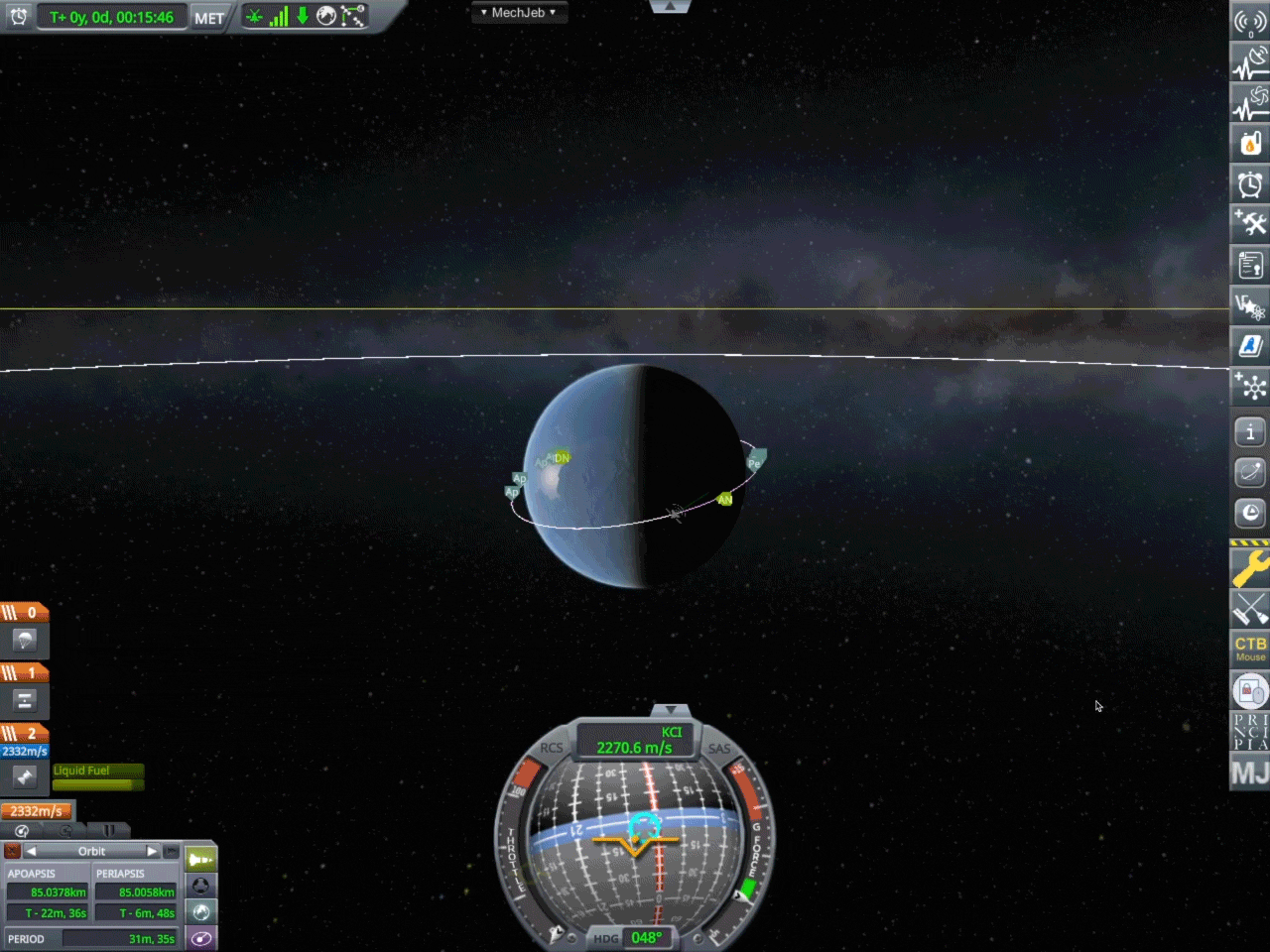The width and height of the screenshot is (1270, 952).
Task: Click the antenna signal icon atop the right toolbar
Action: click(1249, 22)
